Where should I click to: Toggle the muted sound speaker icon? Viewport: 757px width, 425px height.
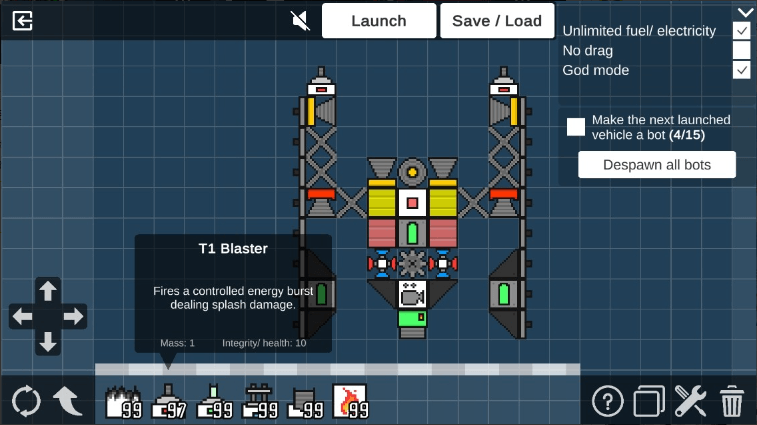click(300, 20)
